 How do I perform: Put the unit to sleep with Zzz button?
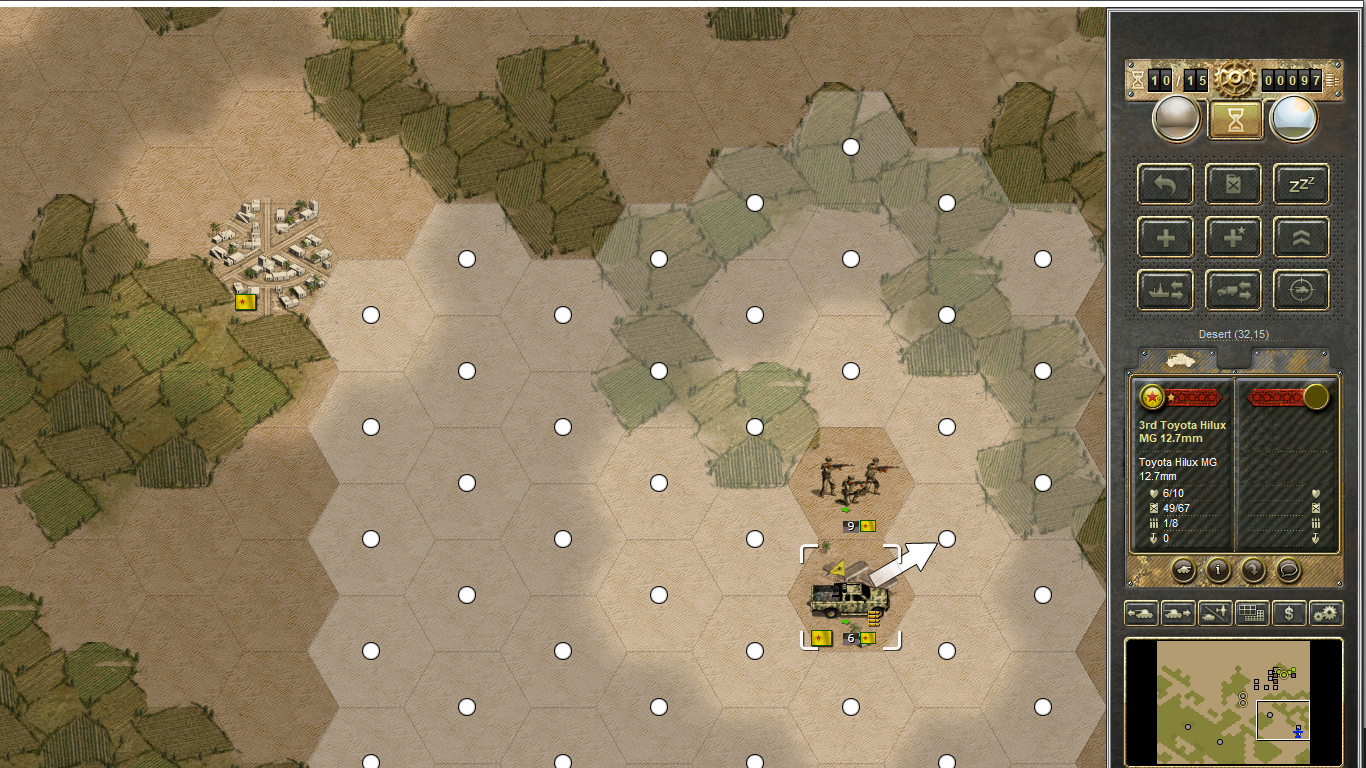[x=1301, y=184]
